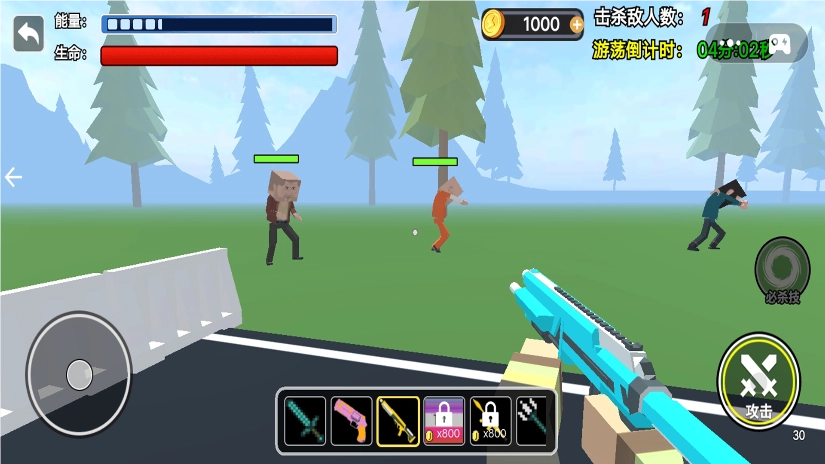Choose the yellow rifle weapon slot
Viewport: 825px width, 464px height.
pyautogui.click(x=397, y=421)
